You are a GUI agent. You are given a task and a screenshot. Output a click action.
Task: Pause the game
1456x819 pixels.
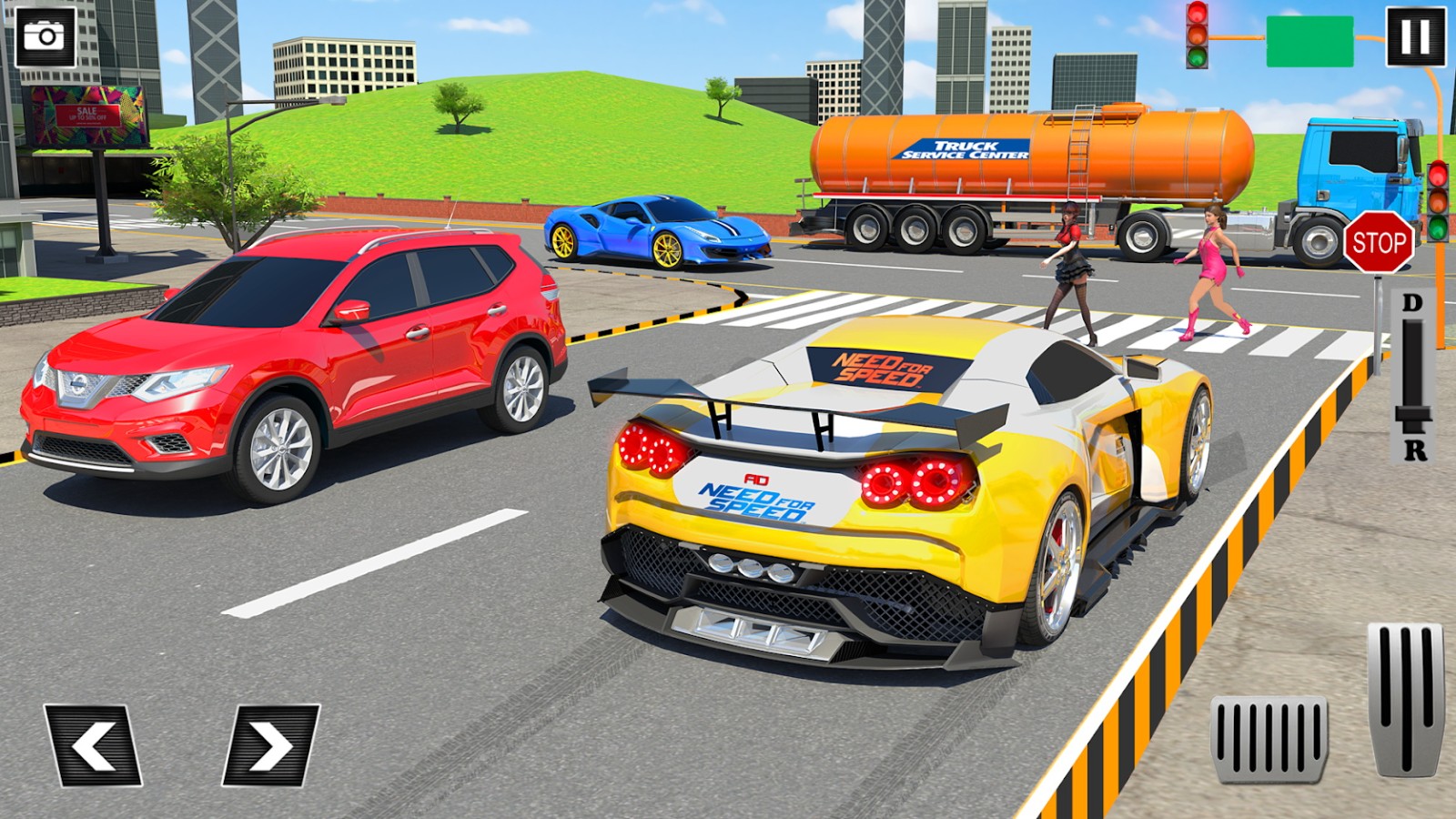click(x=1415, y=37)
